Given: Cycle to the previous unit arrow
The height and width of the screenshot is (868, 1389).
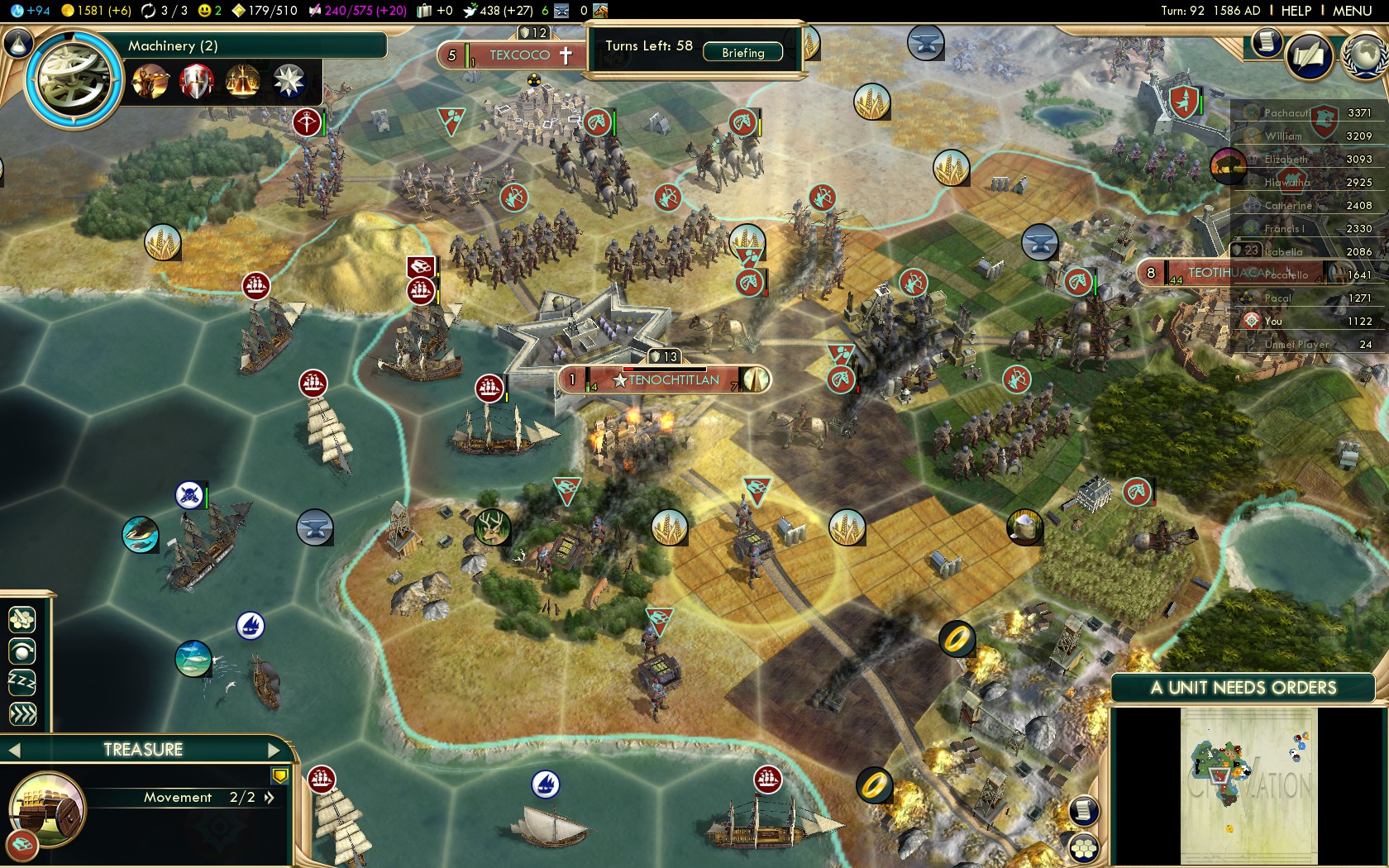Looking at the screenshot, I should point(14,751).
